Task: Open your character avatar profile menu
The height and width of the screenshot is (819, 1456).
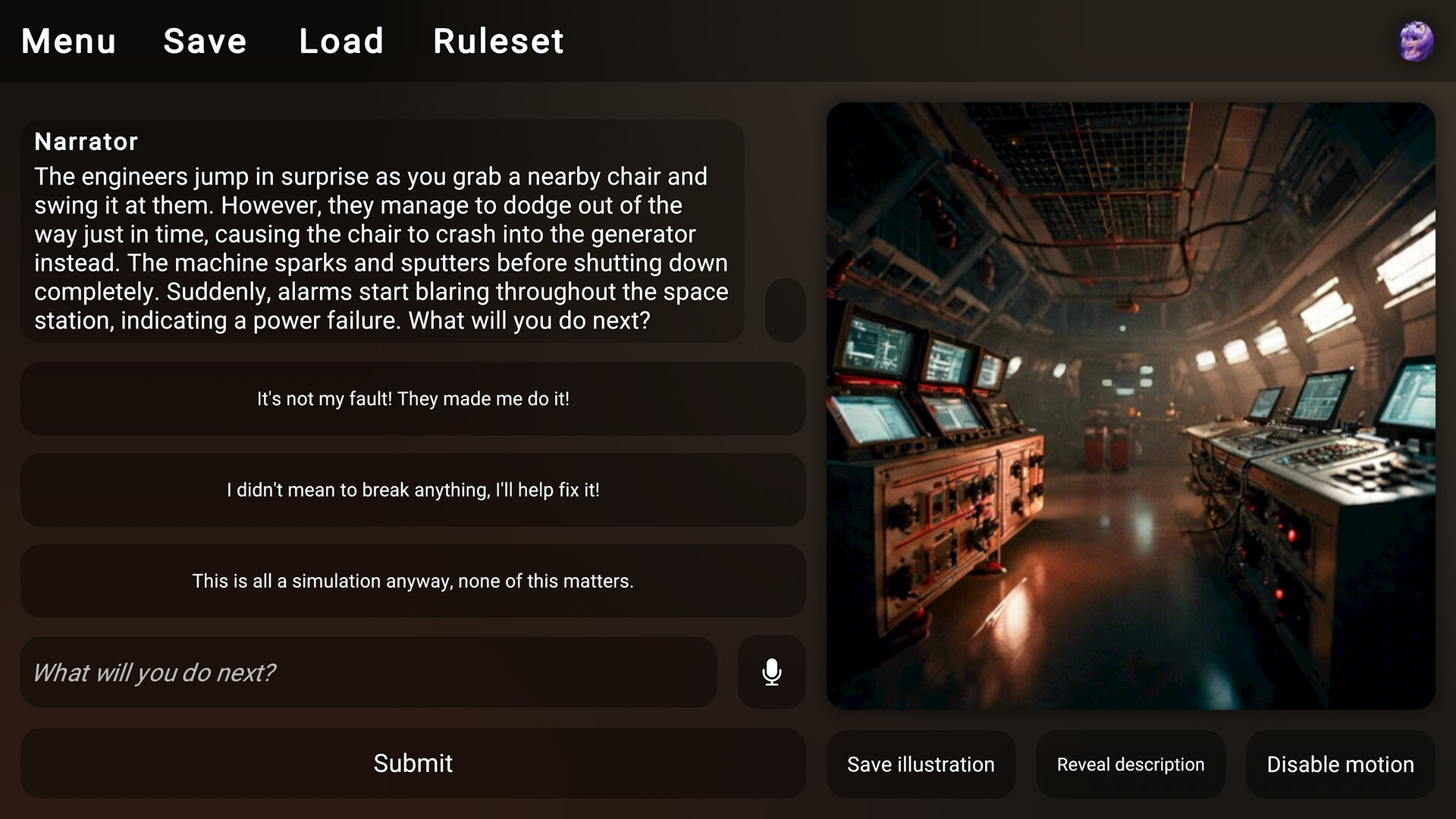Action: click(x=1417, y=41)
